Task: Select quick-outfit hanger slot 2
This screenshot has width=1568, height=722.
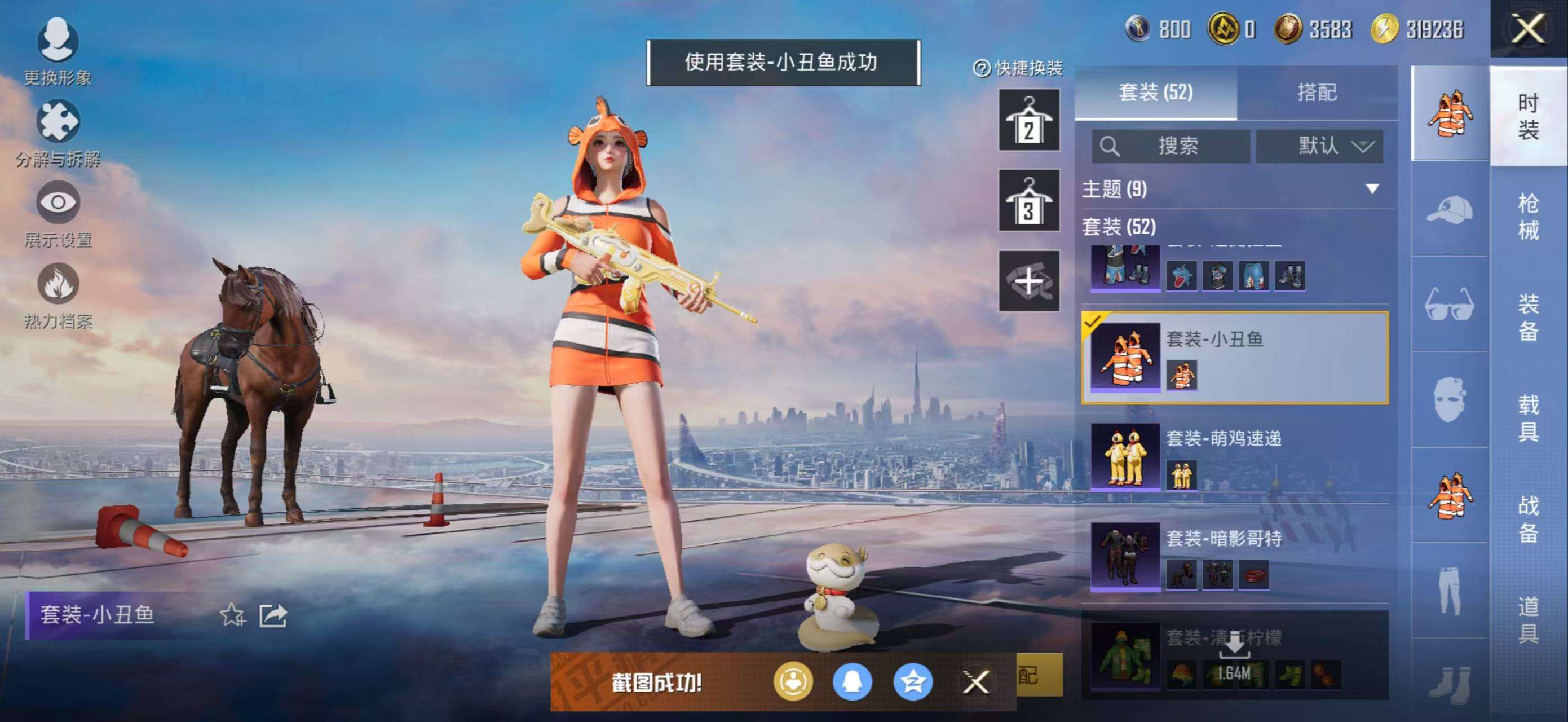Action: tap(1028, 120)
